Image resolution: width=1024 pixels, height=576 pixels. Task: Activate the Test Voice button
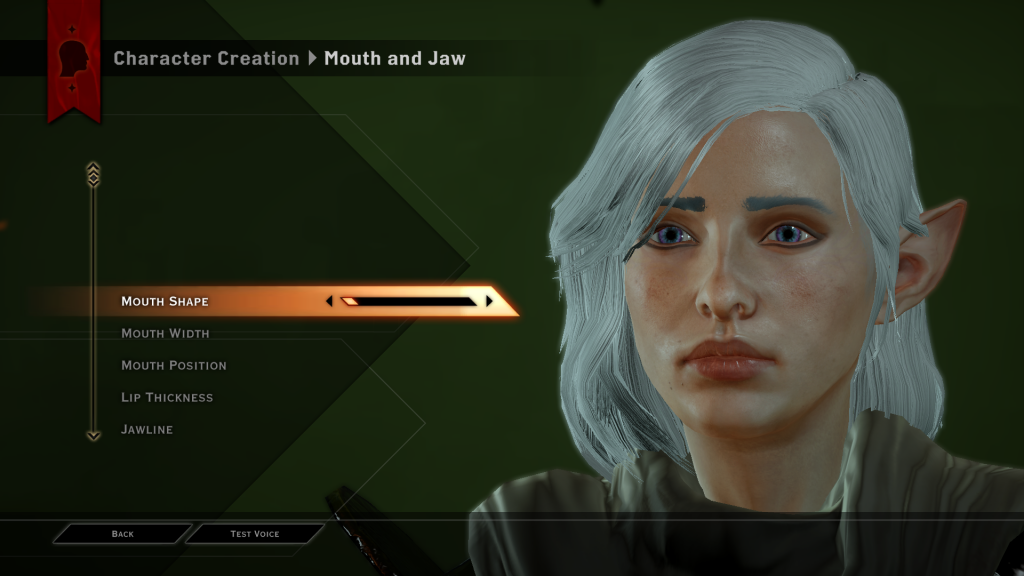(x=255, y=534)
